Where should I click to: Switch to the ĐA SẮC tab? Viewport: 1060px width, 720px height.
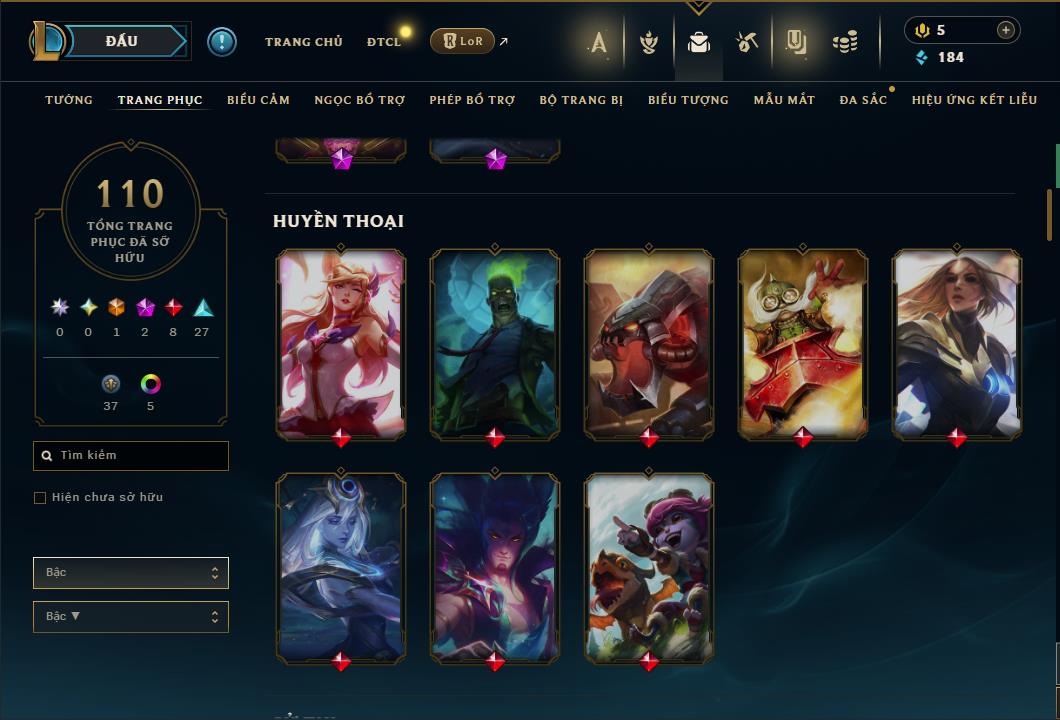click(x=863, y=100)
